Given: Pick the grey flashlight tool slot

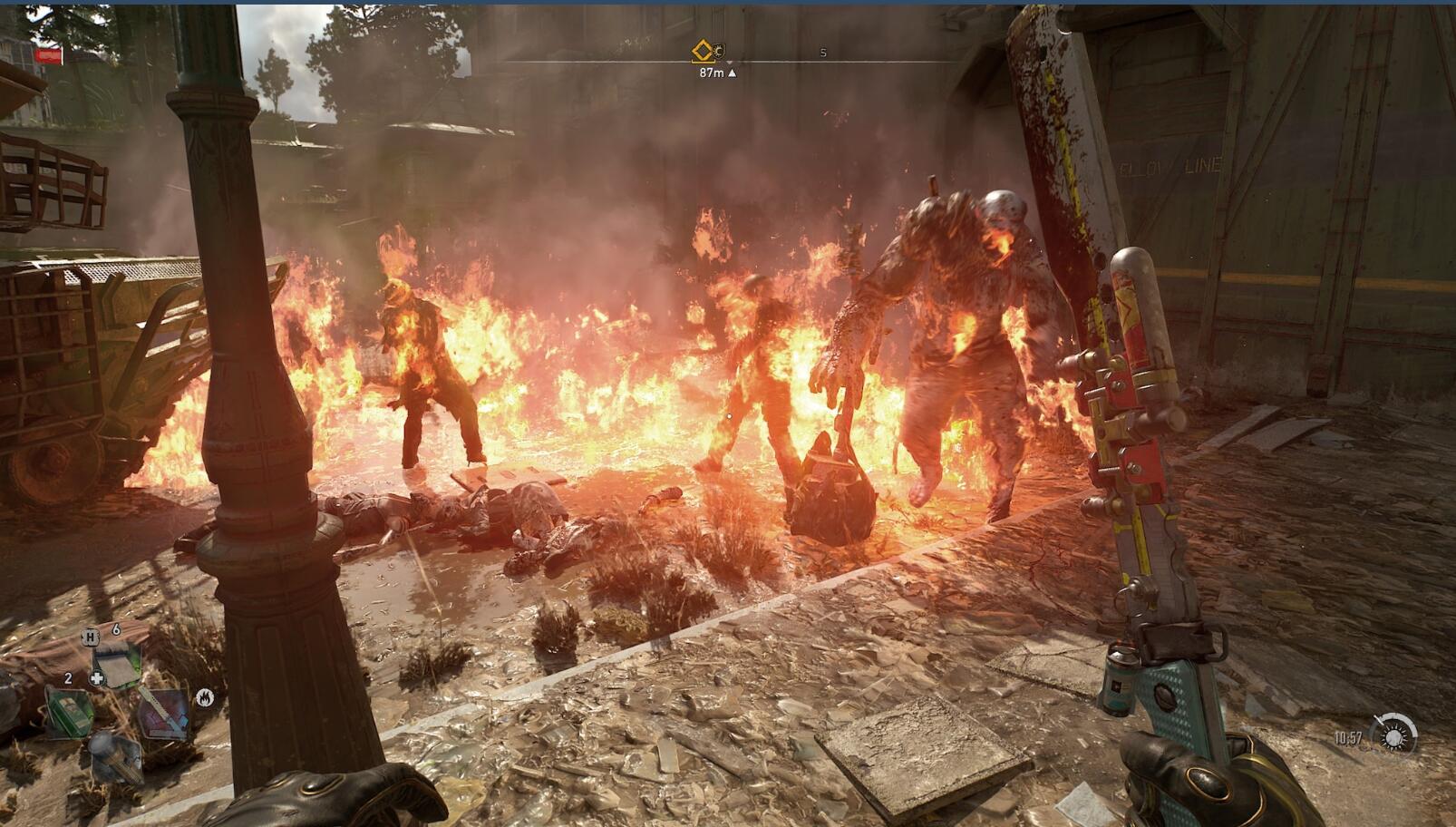Looking at the screenshot, I should tap(115, 756).
